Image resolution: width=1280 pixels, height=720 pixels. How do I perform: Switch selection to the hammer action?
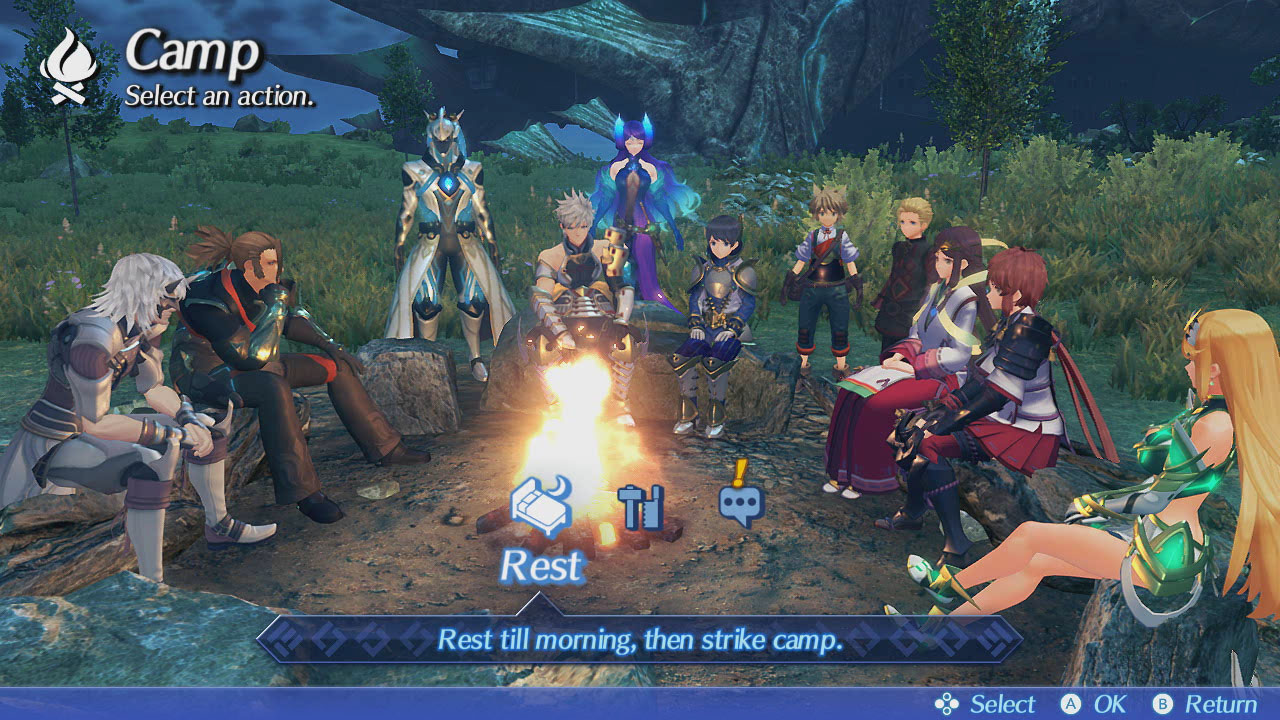click(x=641, y=506)
